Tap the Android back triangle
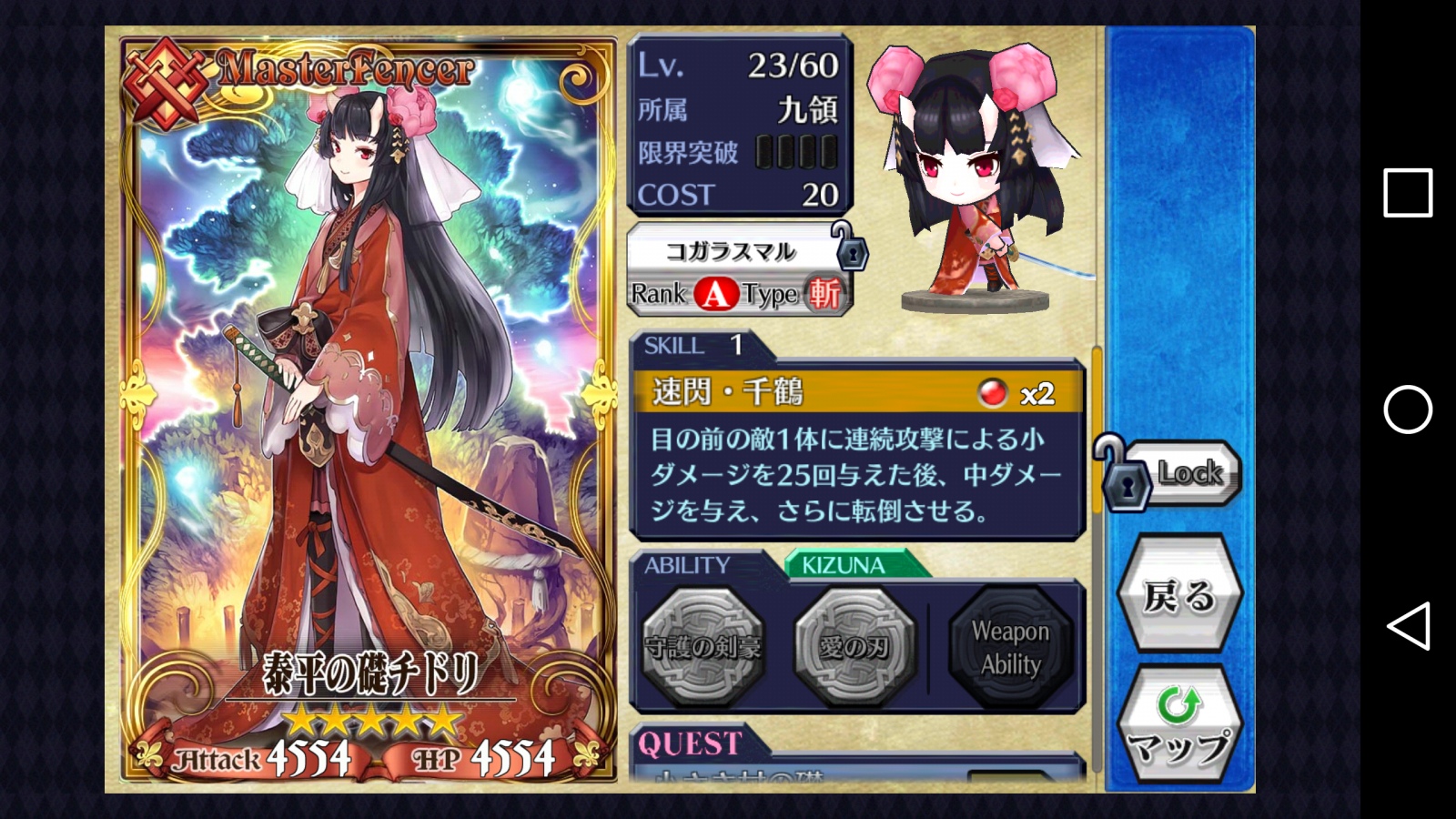The width and height of the screenshot is (1456, 819). [x=1407, y=626]
